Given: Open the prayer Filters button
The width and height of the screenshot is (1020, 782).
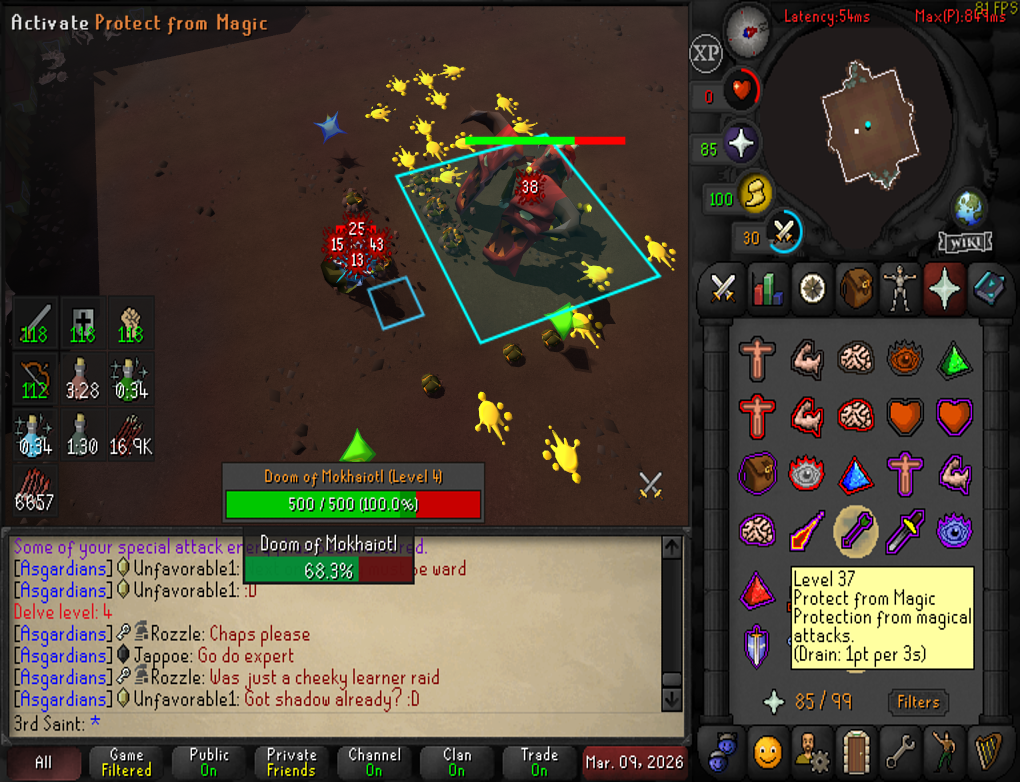Looking at the screenshot, I should 917,702.
